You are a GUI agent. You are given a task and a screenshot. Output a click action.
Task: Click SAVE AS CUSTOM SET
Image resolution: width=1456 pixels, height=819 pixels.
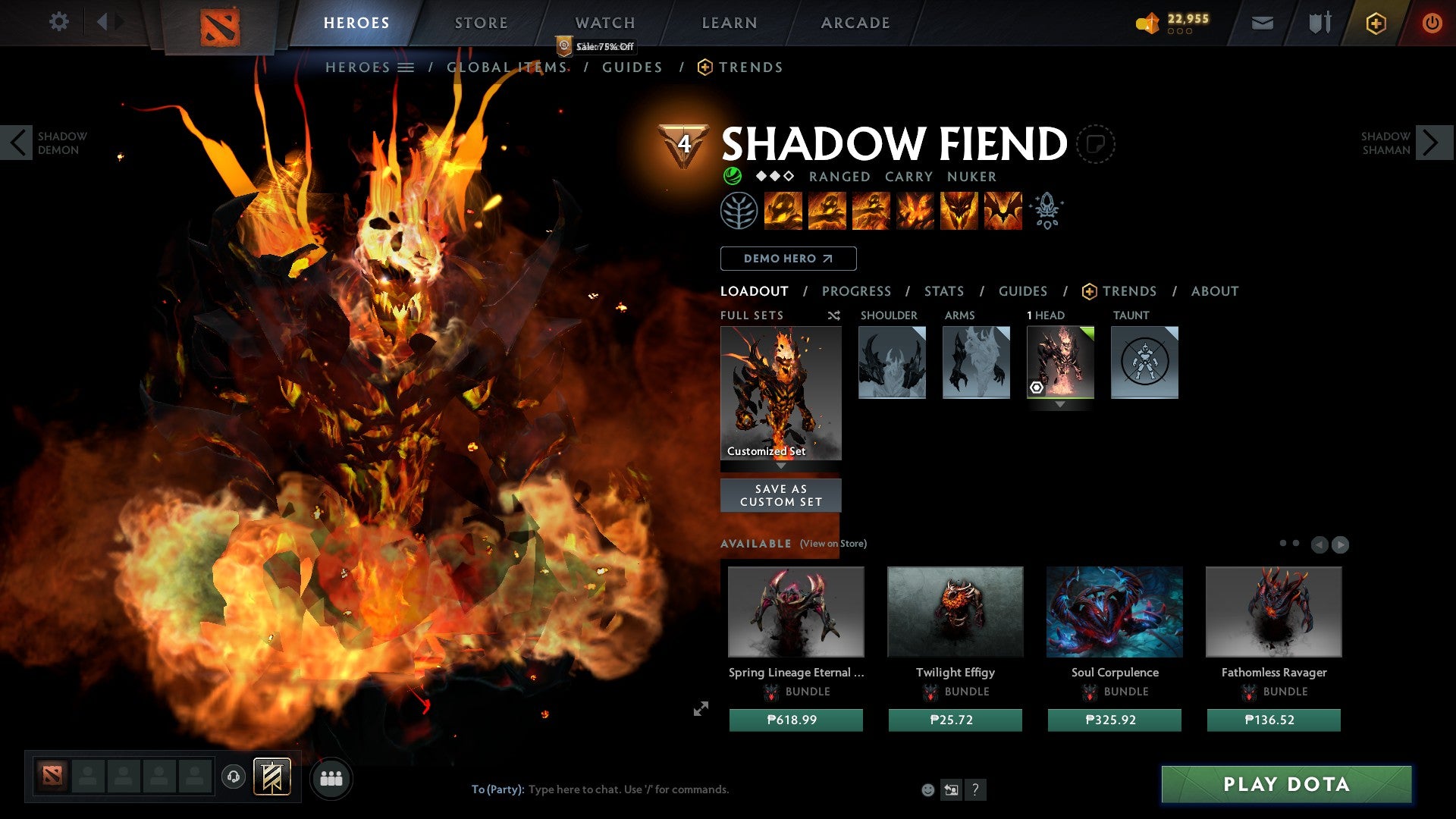pyautogui.click(x=780, y=494)
